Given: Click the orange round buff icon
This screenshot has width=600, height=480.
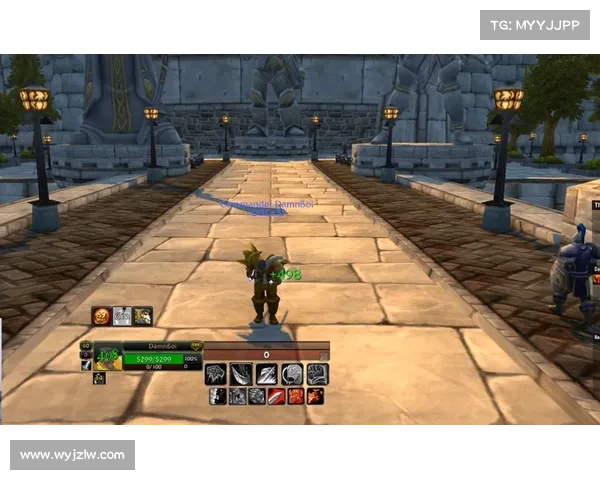Looking at the screenshot, I should coord(101,316).
